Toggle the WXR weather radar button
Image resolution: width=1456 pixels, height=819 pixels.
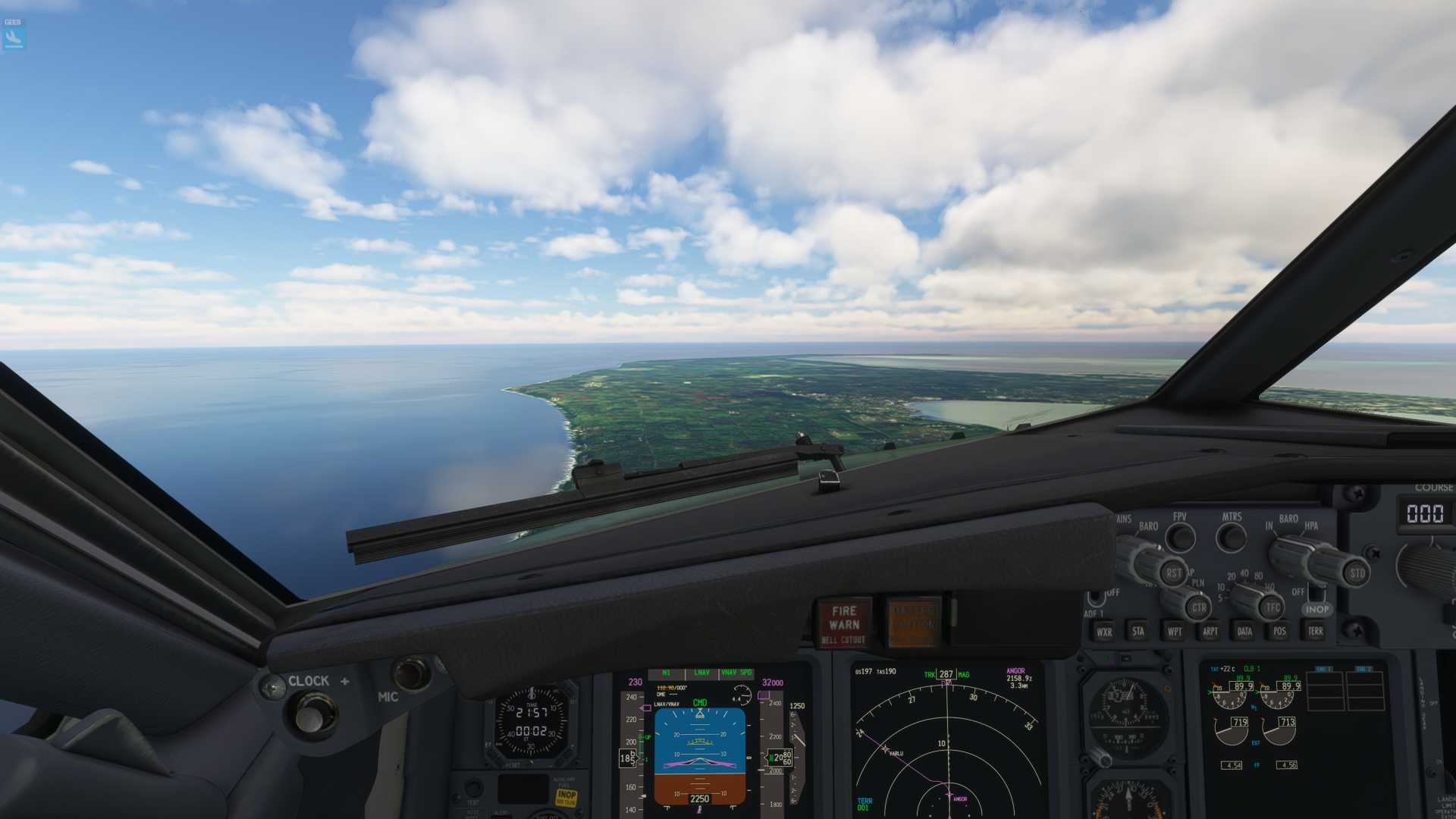pyautogui.click(x=1104, y=631)
